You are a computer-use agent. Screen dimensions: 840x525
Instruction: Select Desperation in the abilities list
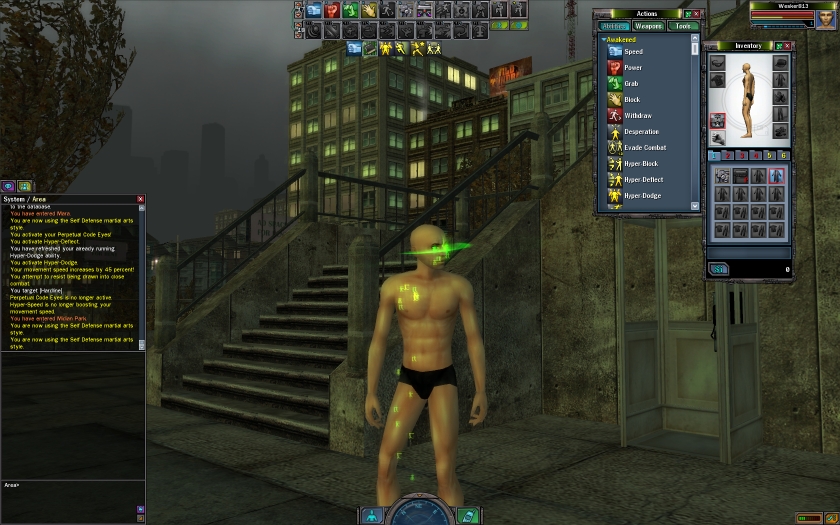(x=641, y=131)
